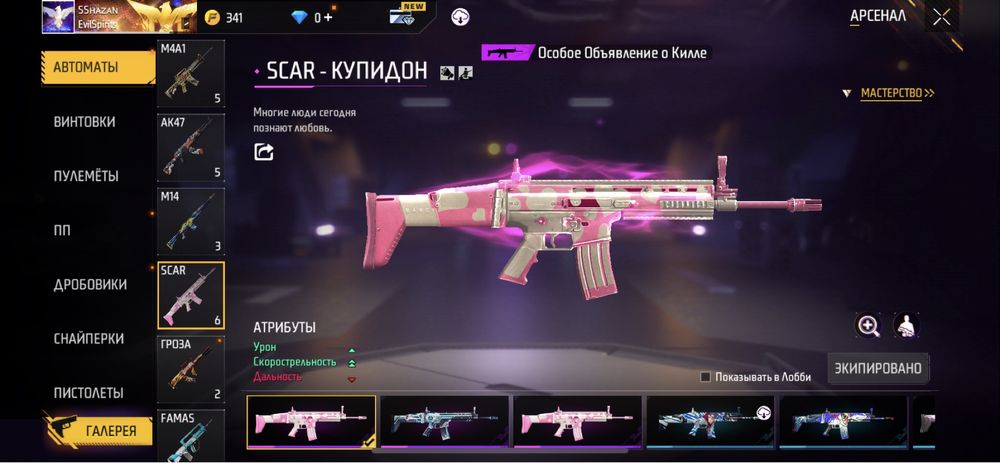
Task: Zoom in with the magnifier icon
Action: (x=868, y=326)
